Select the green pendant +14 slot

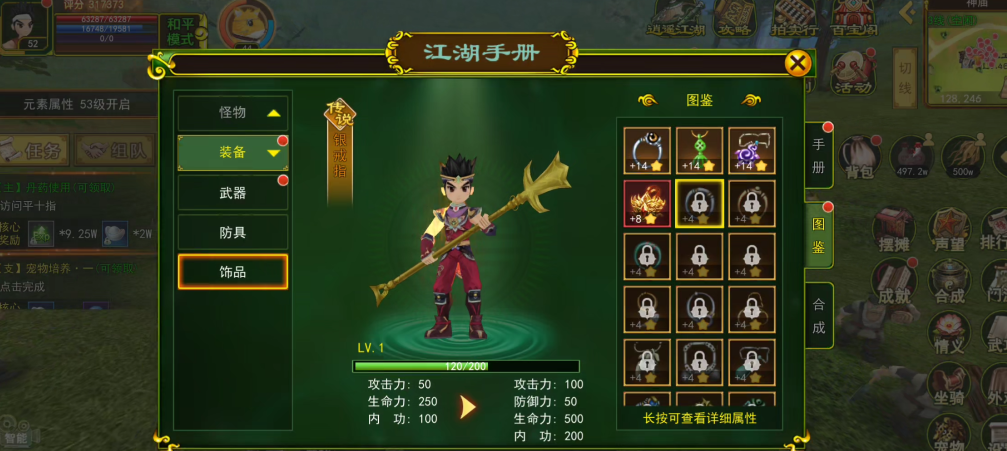point(699,150)
